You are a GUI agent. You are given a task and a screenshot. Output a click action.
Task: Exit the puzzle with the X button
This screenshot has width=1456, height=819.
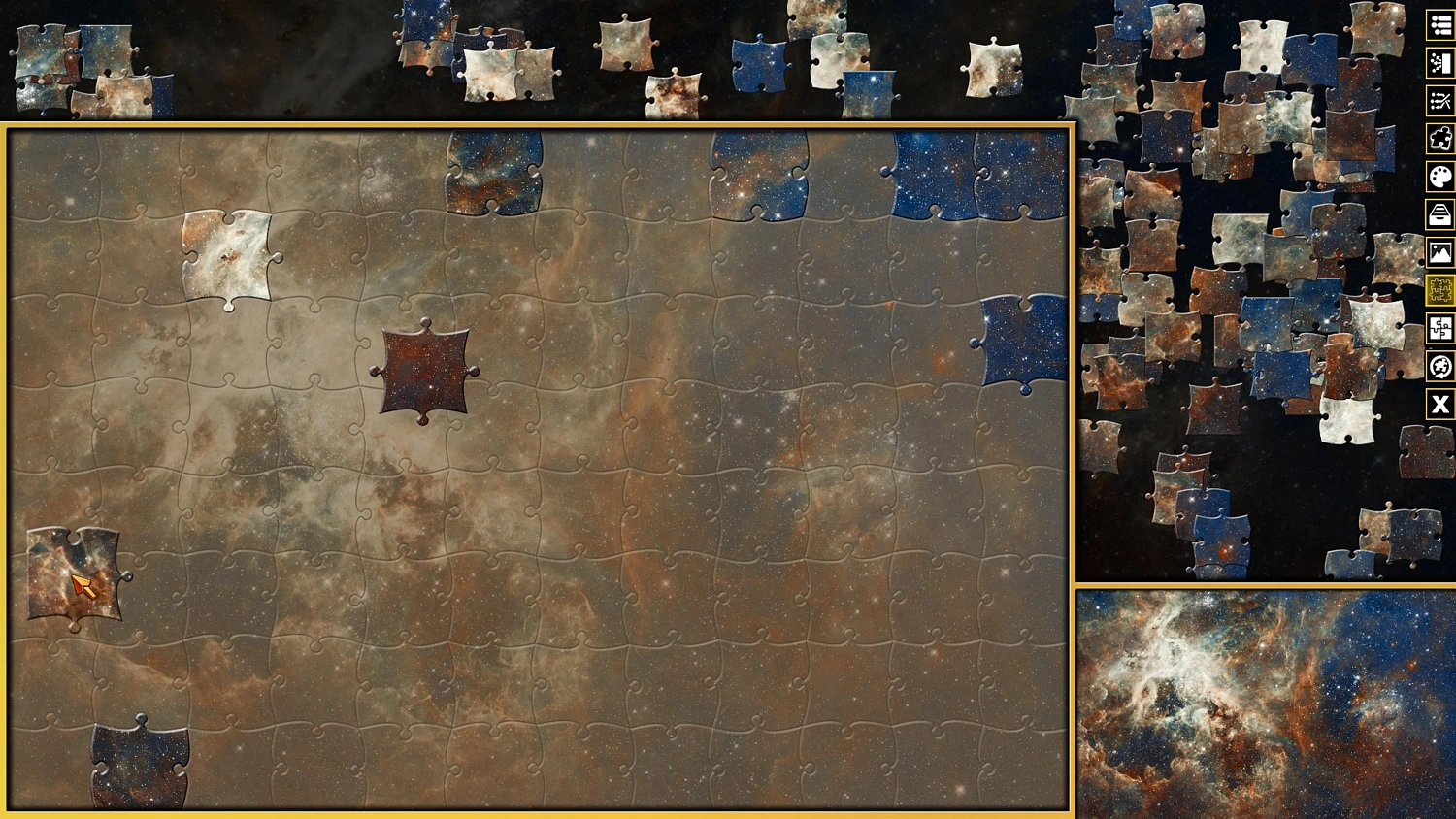(1439, 405)
